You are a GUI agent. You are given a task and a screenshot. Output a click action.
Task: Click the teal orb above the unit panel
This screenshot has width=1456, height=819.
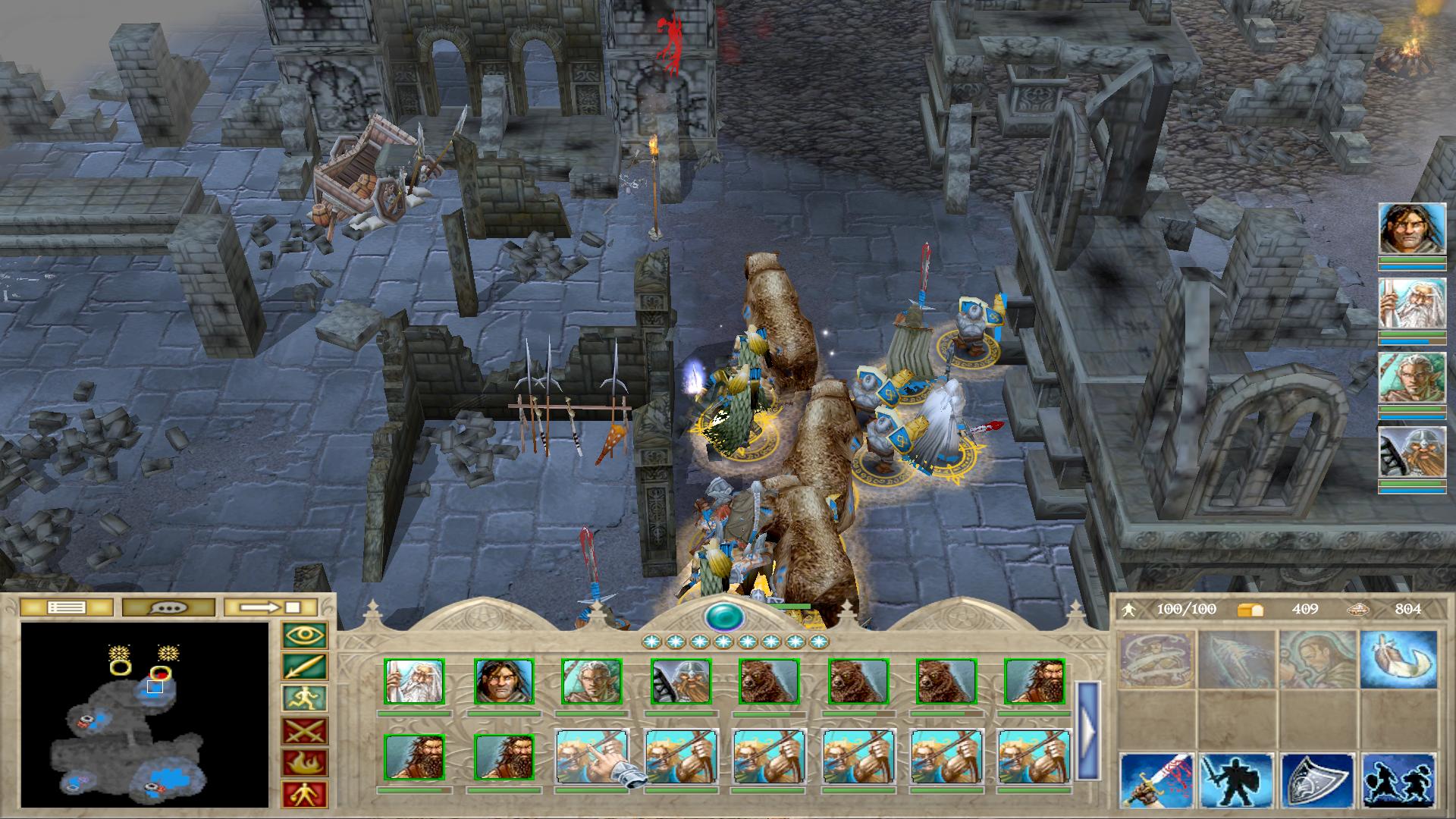coord(723,617)
